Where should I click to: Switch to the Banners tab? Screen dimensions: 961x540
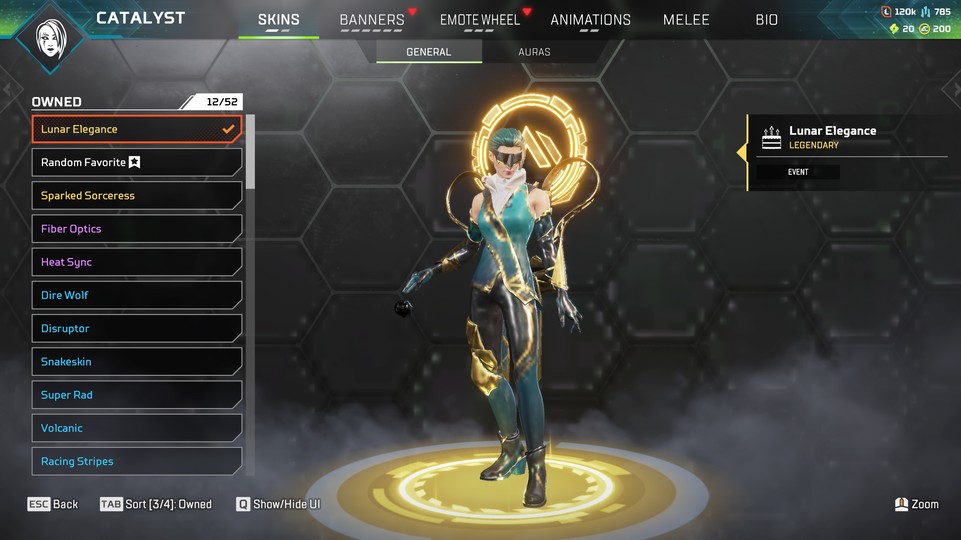pos(372,20)
